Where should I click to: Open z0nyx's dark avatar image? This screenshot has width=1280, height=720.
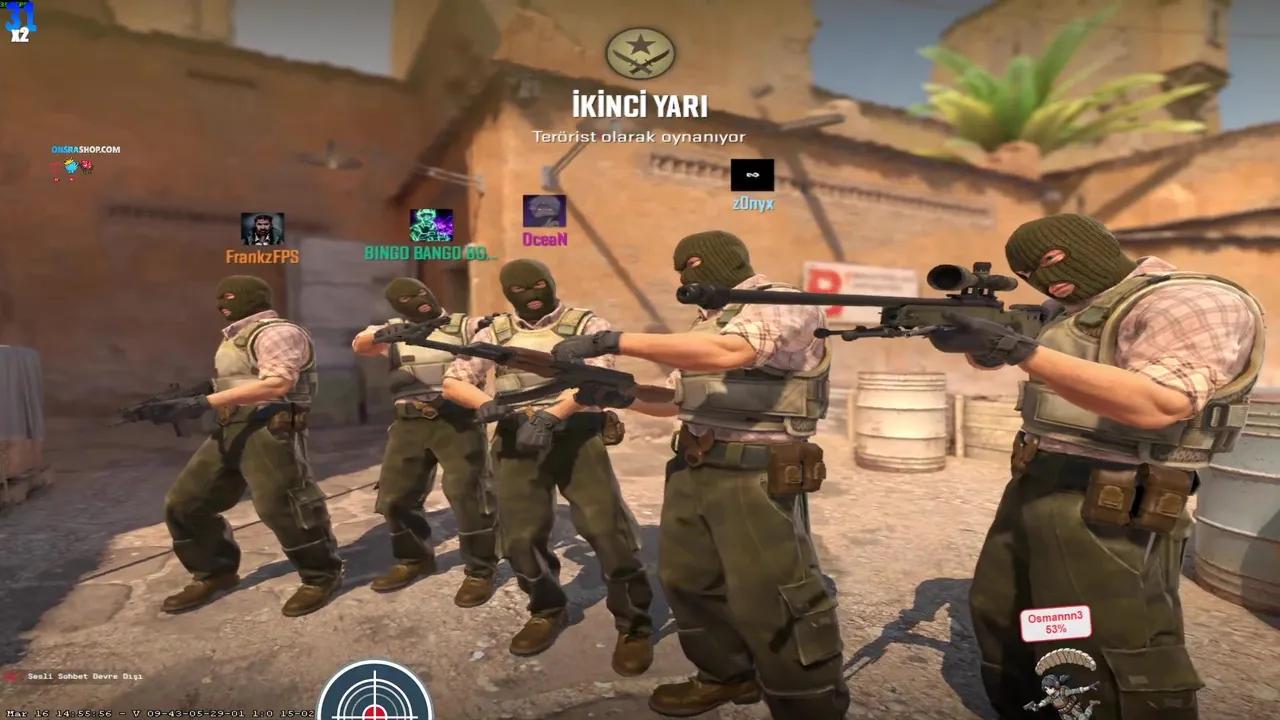pyautogui.click(x=751, y=176)
